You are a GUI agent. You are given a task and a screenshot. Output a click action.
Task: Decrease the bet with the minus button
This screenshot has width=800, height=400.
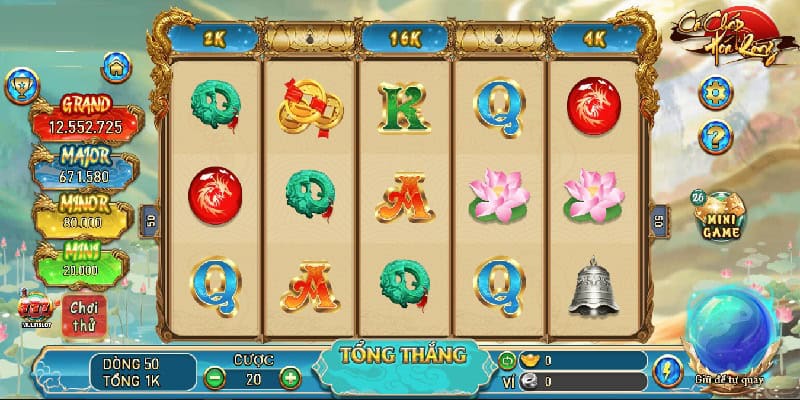pos(214,378)
